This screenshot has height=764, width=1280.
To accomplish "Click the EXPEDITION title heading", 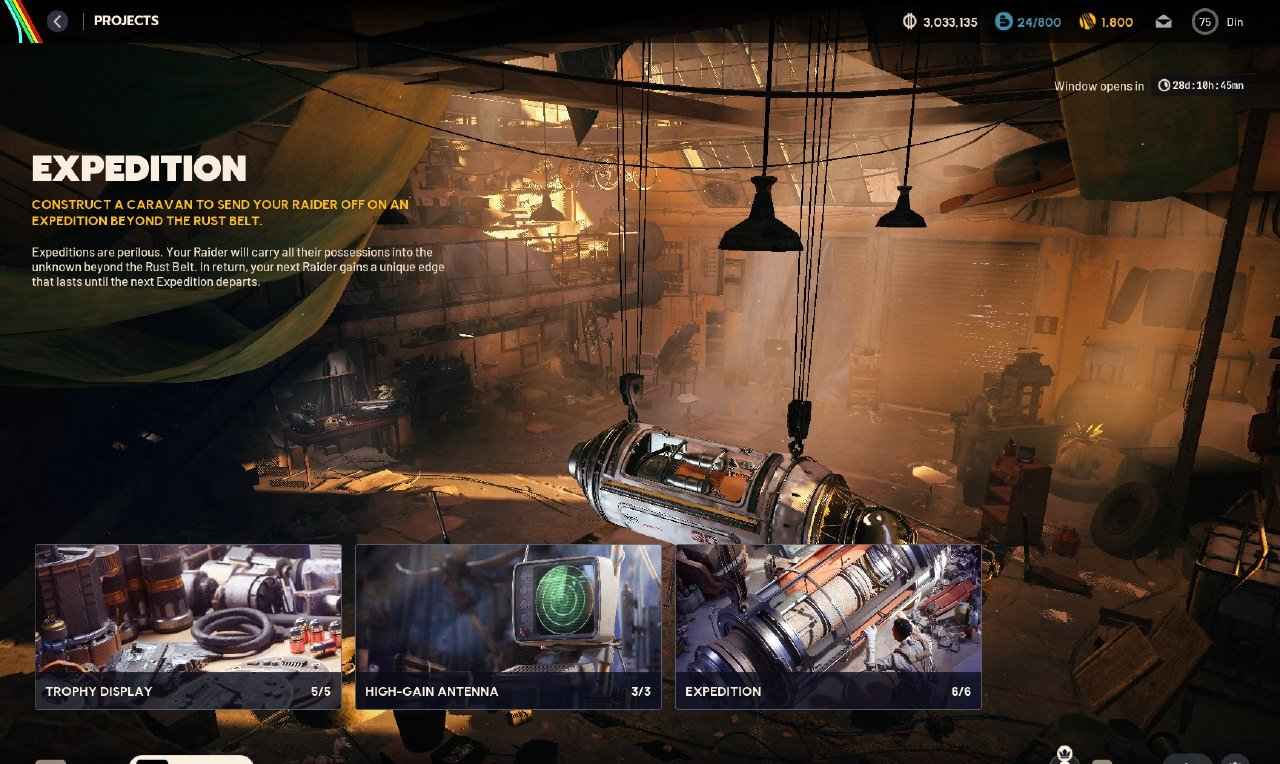I will [x=140, y=168].
